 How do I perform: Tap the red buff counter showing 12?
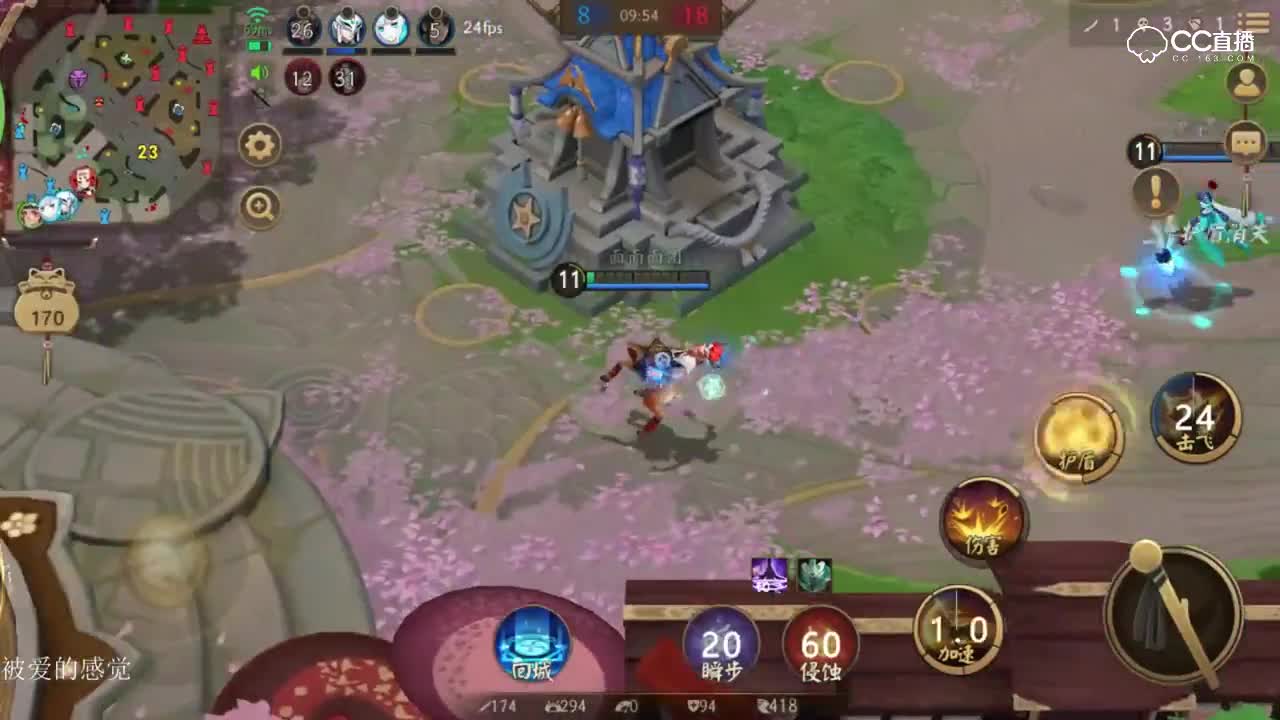303,78
